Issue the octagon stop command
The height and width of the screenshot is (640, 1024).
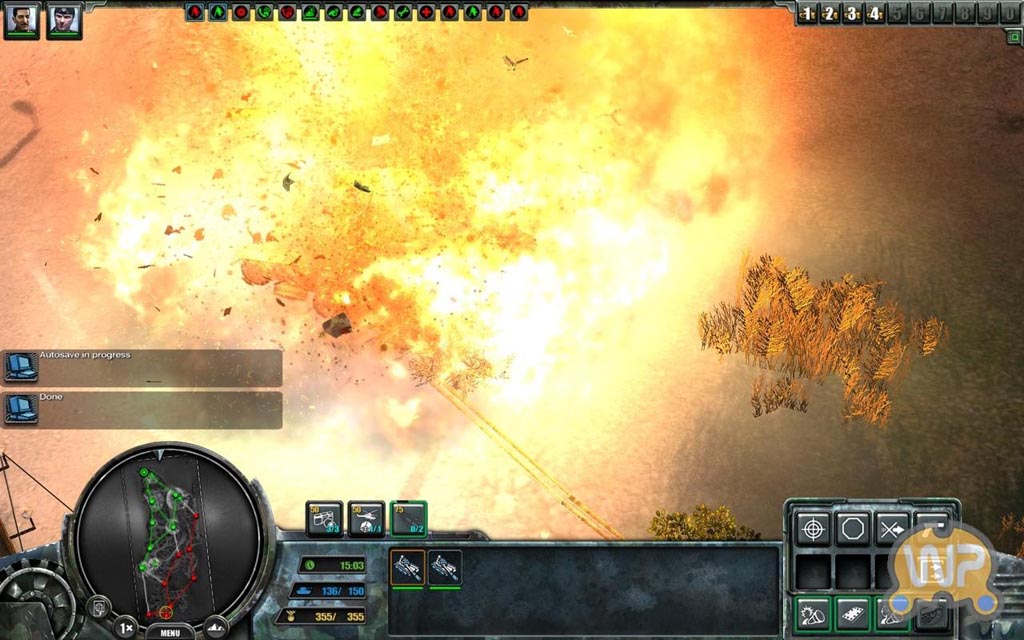coord(852,528)
